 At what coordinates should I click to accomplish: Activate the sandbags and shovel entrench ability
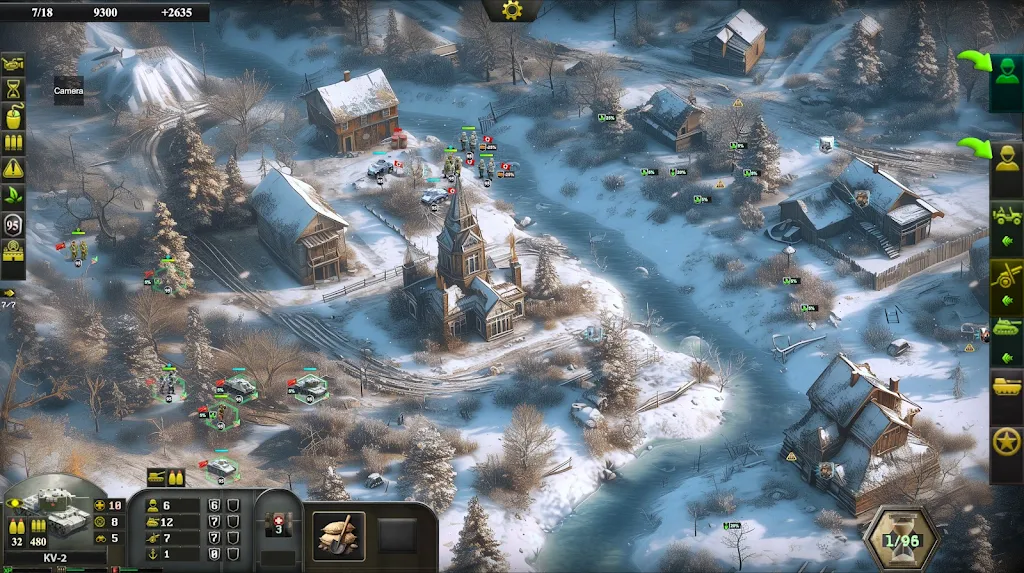tap(339, 536)
